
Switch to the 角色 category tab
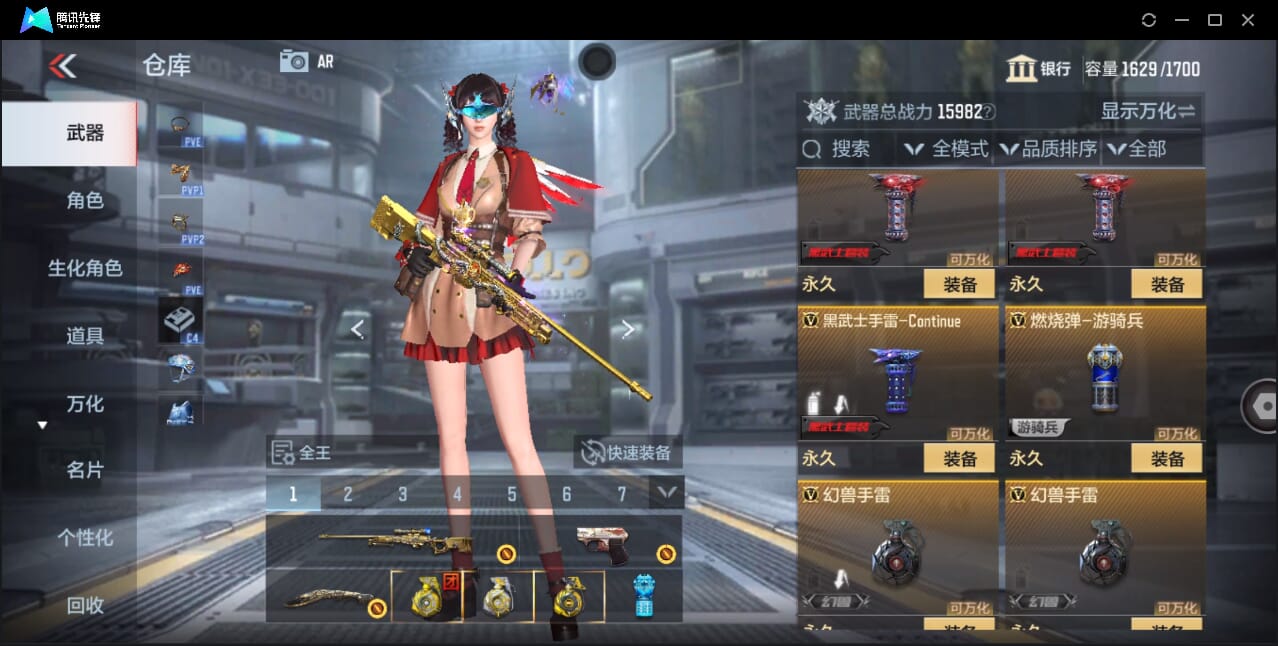pyautogui.click(x=85, y=200)
